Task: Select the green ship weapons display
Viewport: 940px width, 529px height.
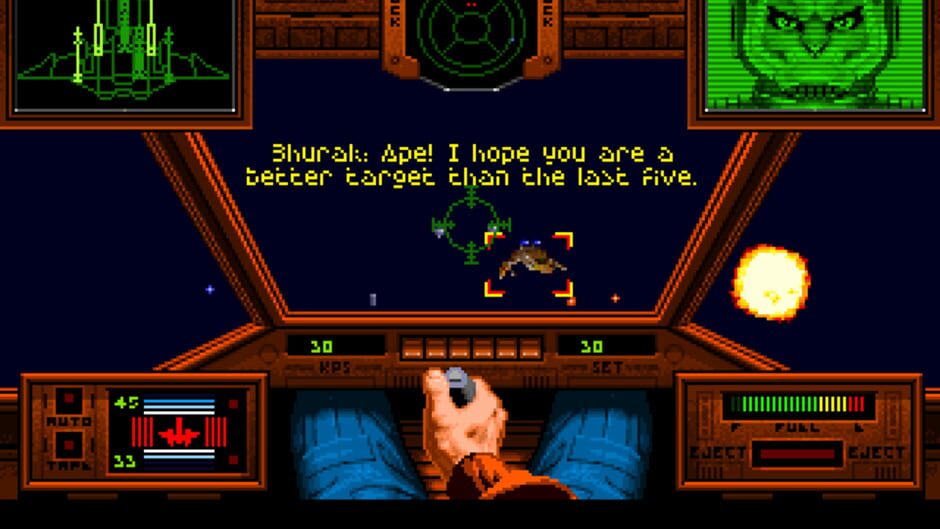Action: coord(125,55)
